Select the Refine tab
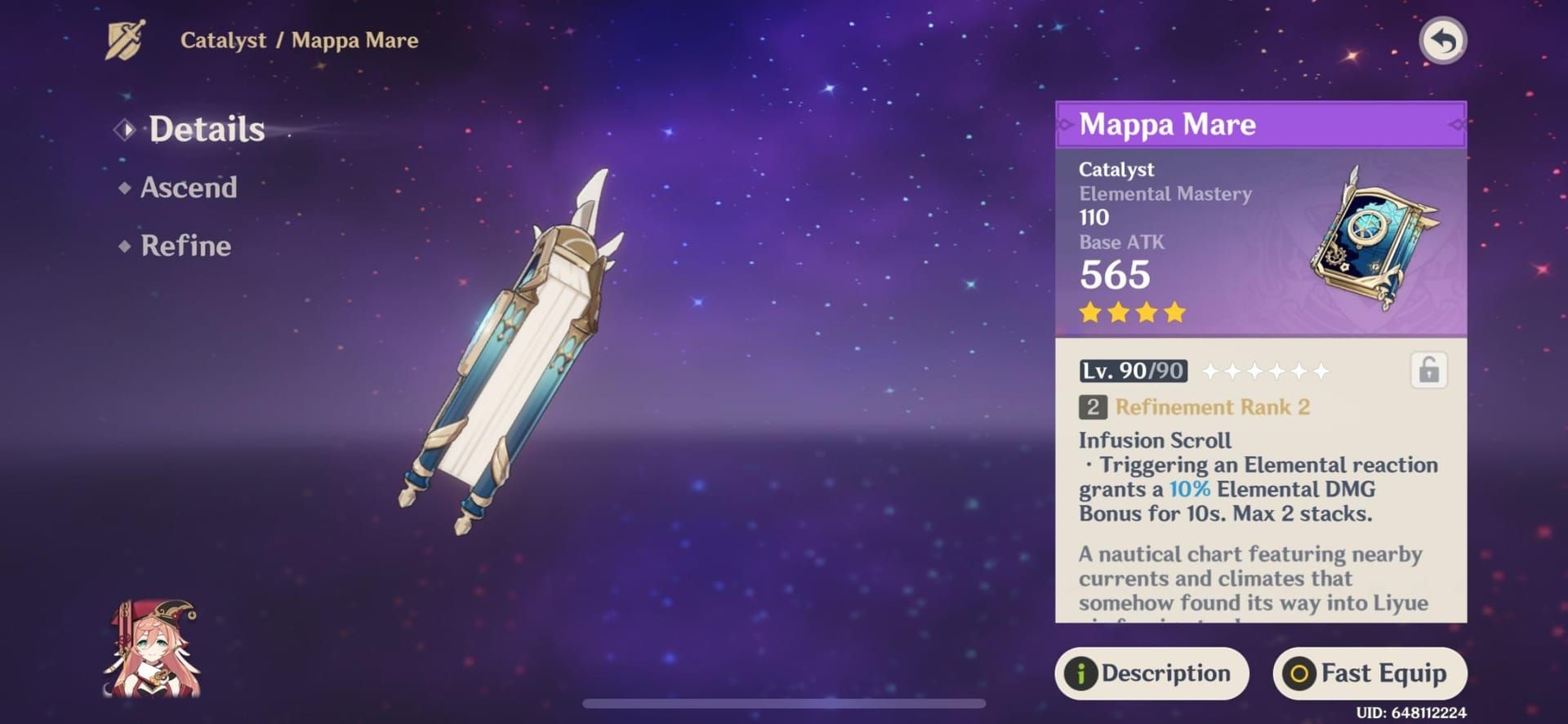 (185, 246)
